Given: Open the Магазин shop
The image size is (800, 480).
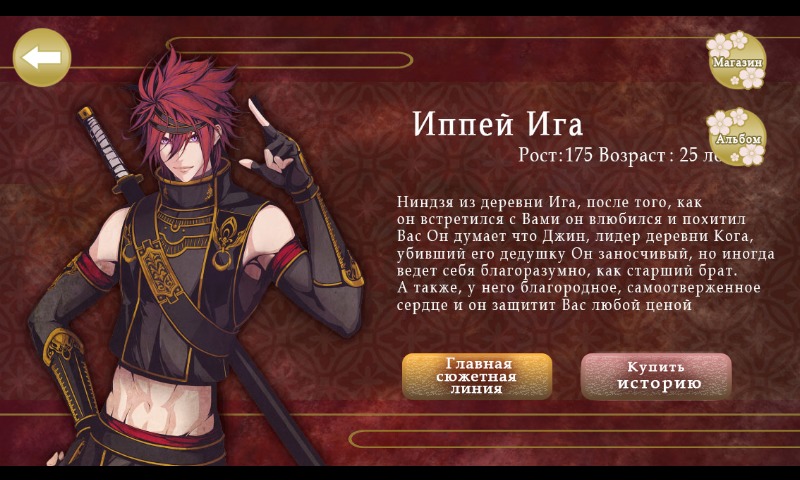Looking at the screenshot, I should tap(736, 61).
